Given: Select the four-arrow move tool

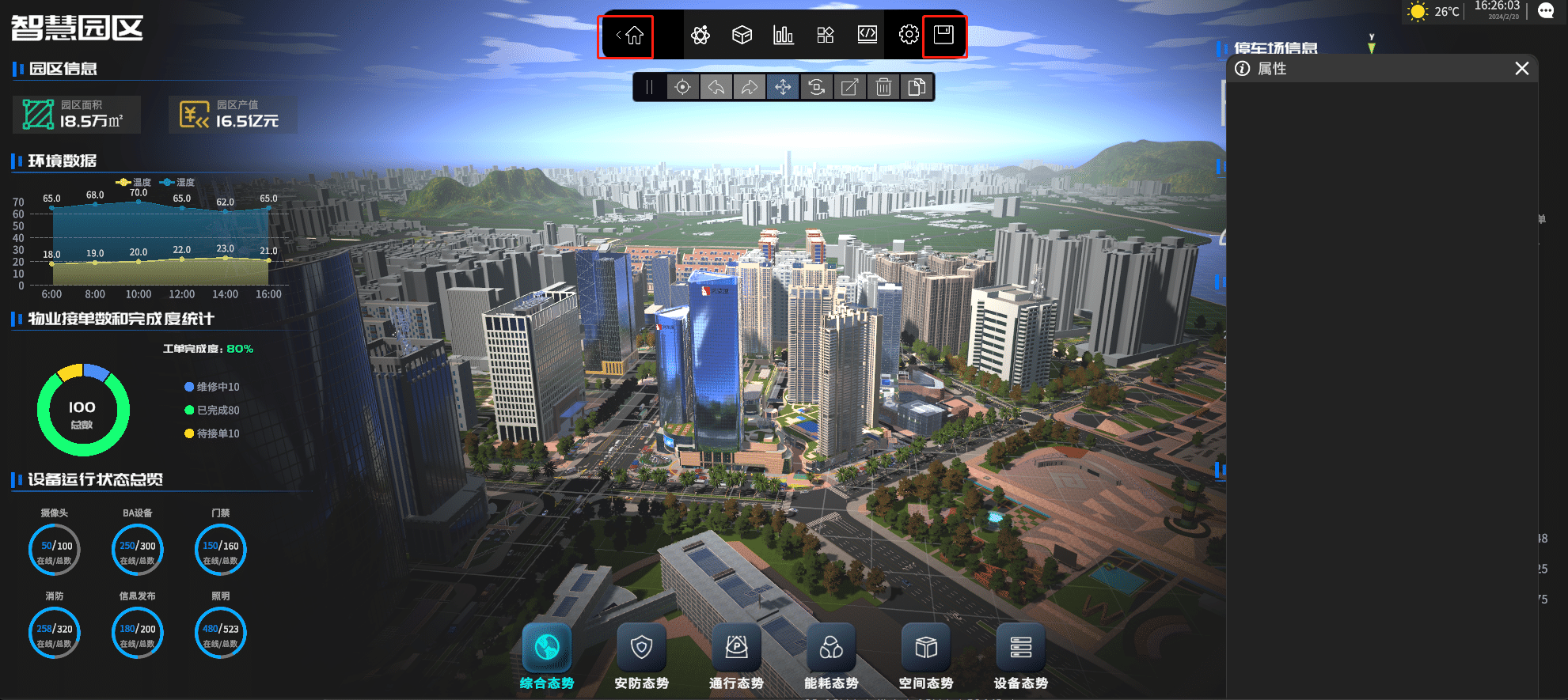Looking at the screenshot, I should point(783,87).
